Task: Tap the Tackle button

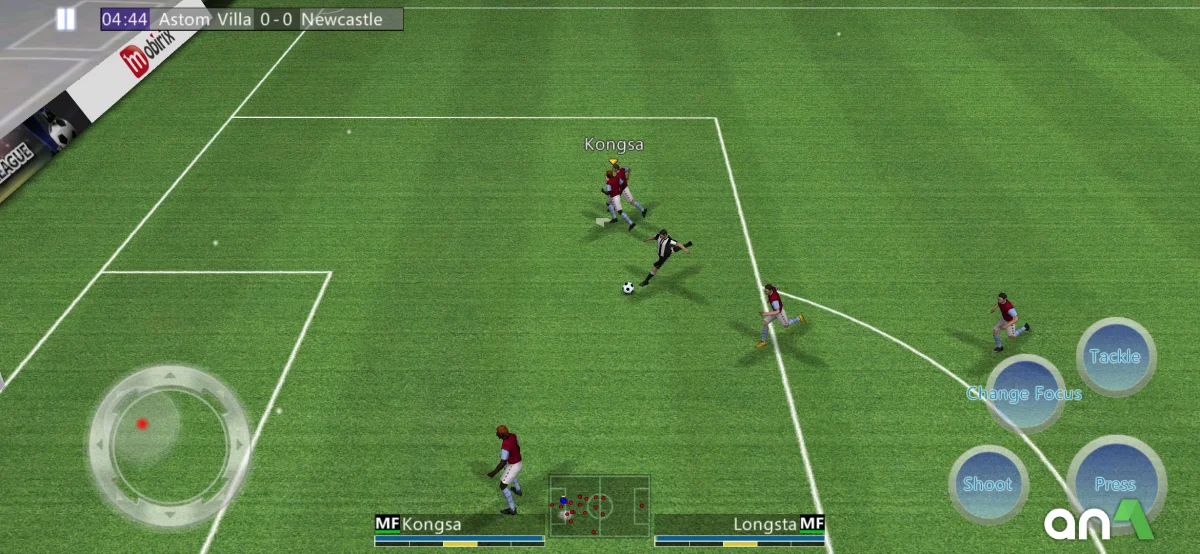Action: pos(1115,357)
